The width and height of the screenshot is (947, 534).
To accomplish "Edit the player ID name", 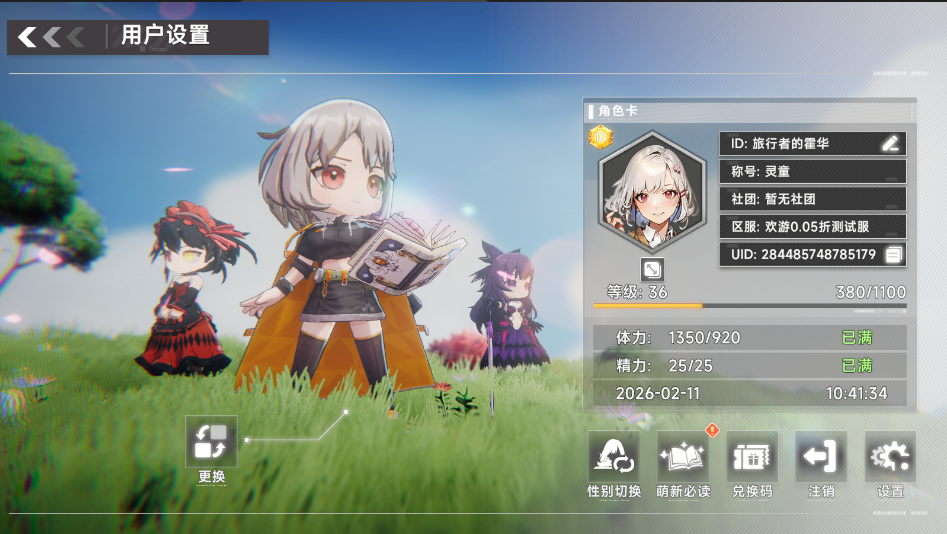I will click(x=890, y=143).
